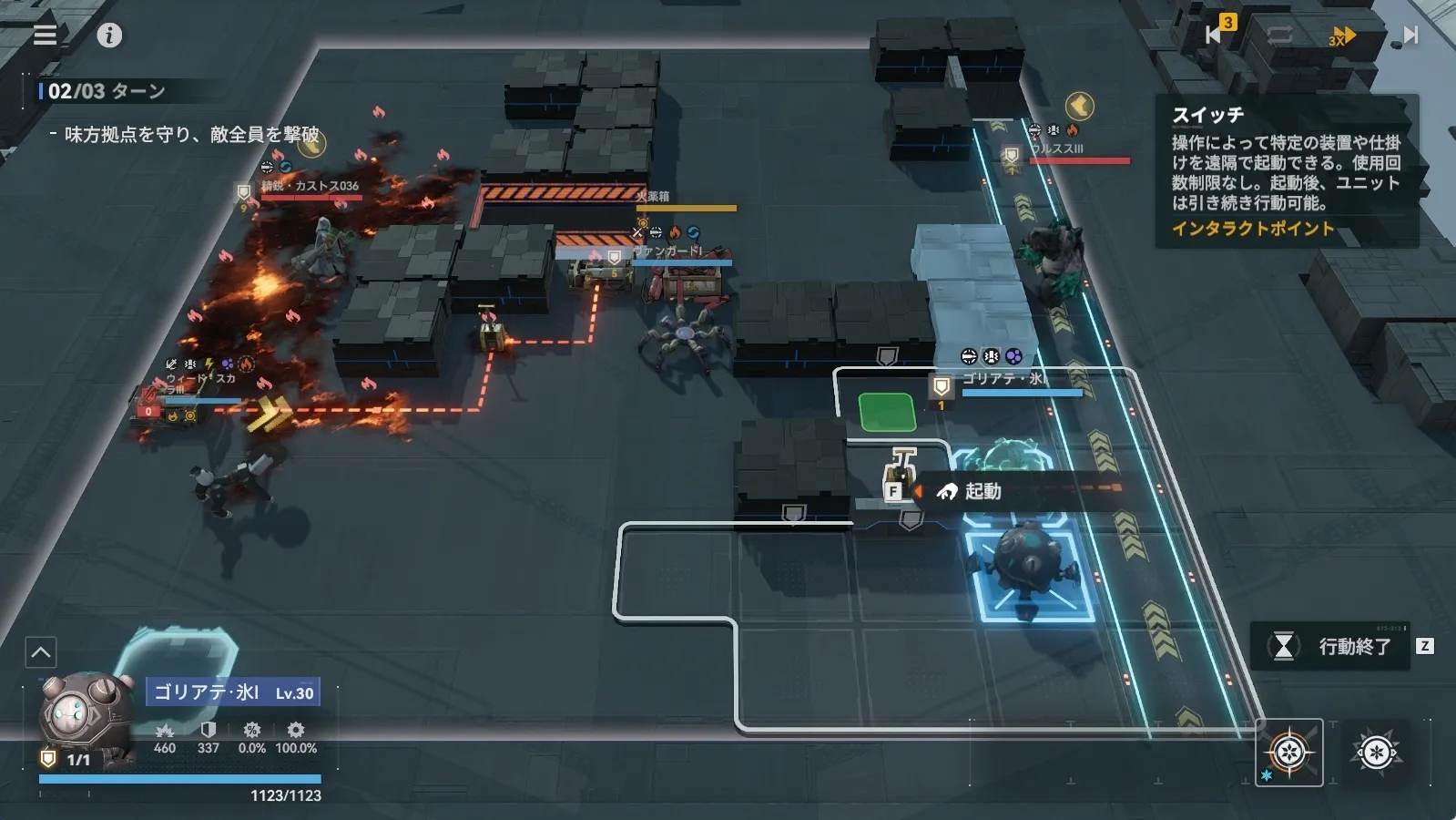This screenshot has height=820, width=1456.
Task: Open the hamburger main menu
Action: coord(45,35)
